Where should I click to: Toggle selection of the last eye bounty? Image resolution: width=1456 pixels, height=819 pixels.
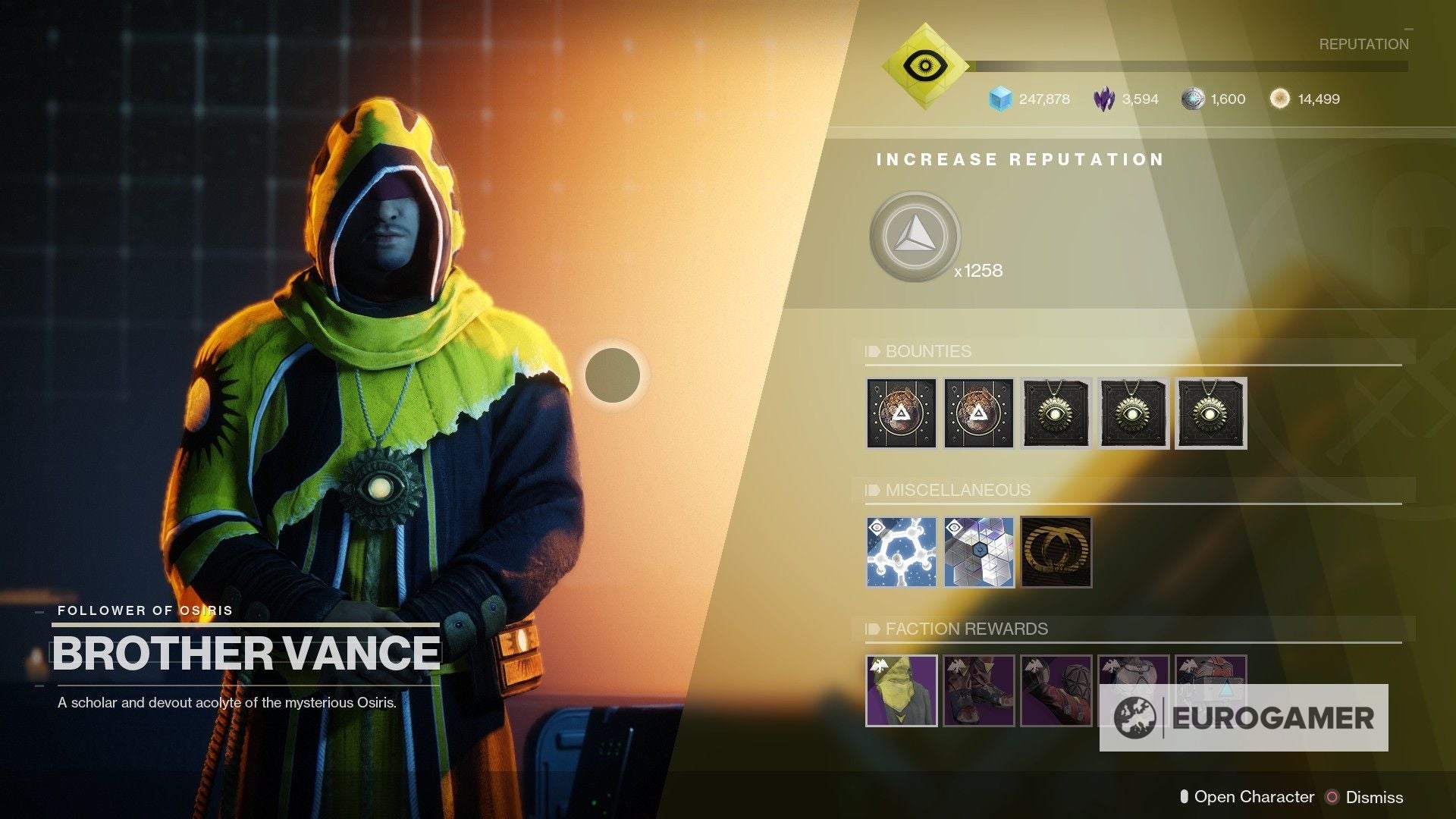coord(1210,413)
